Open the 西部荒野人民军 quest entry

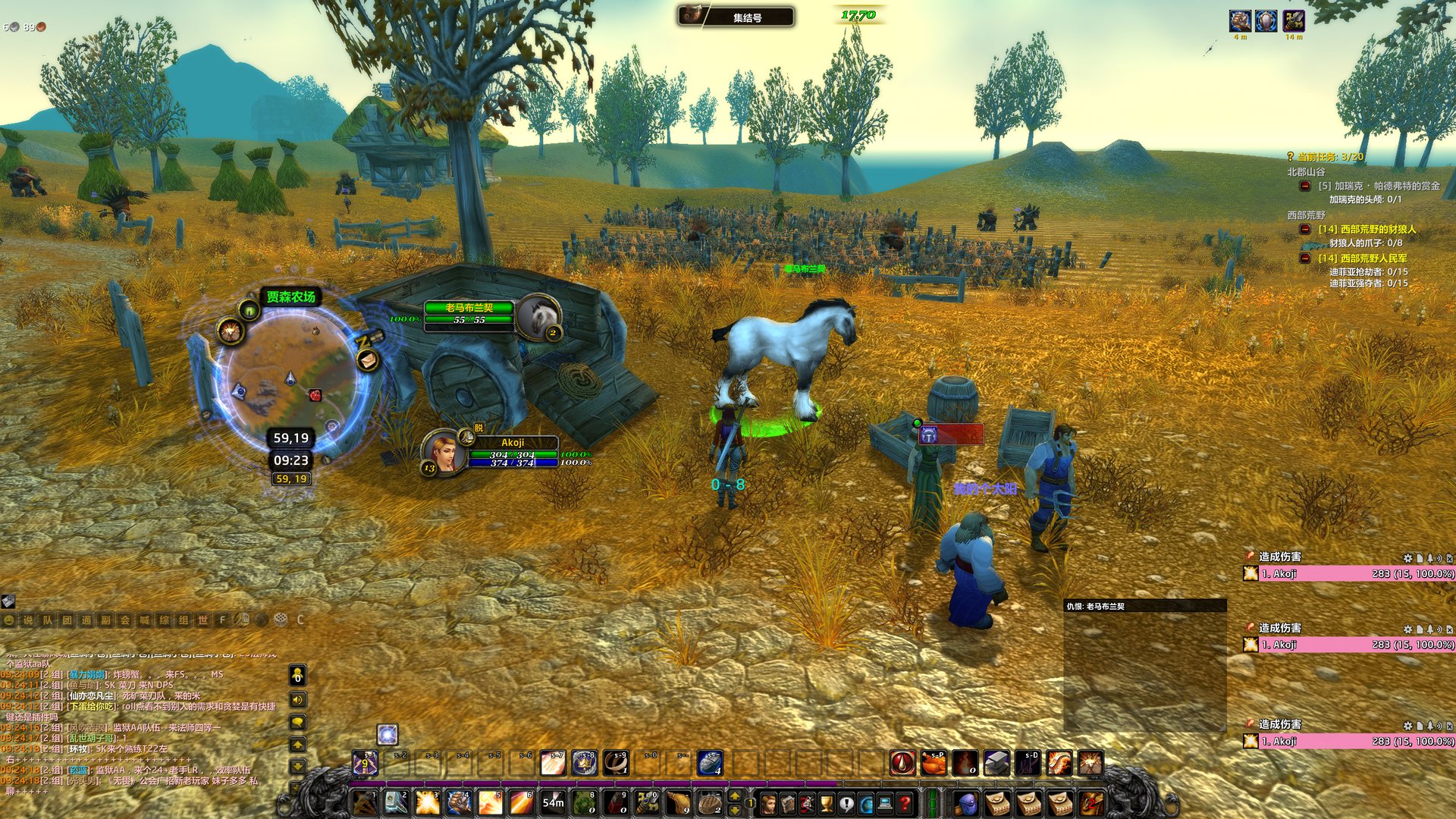point(1363,259)
